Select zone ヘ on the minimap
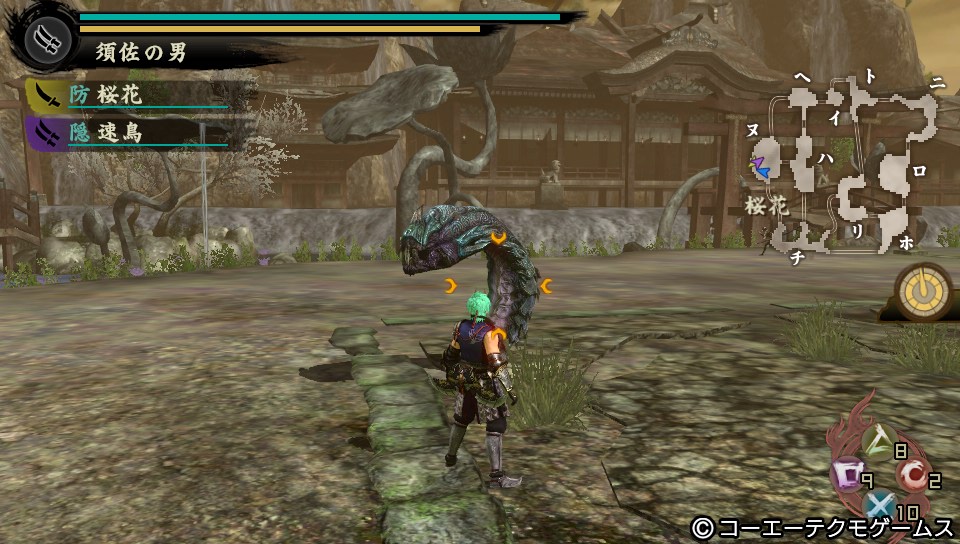 802,77
